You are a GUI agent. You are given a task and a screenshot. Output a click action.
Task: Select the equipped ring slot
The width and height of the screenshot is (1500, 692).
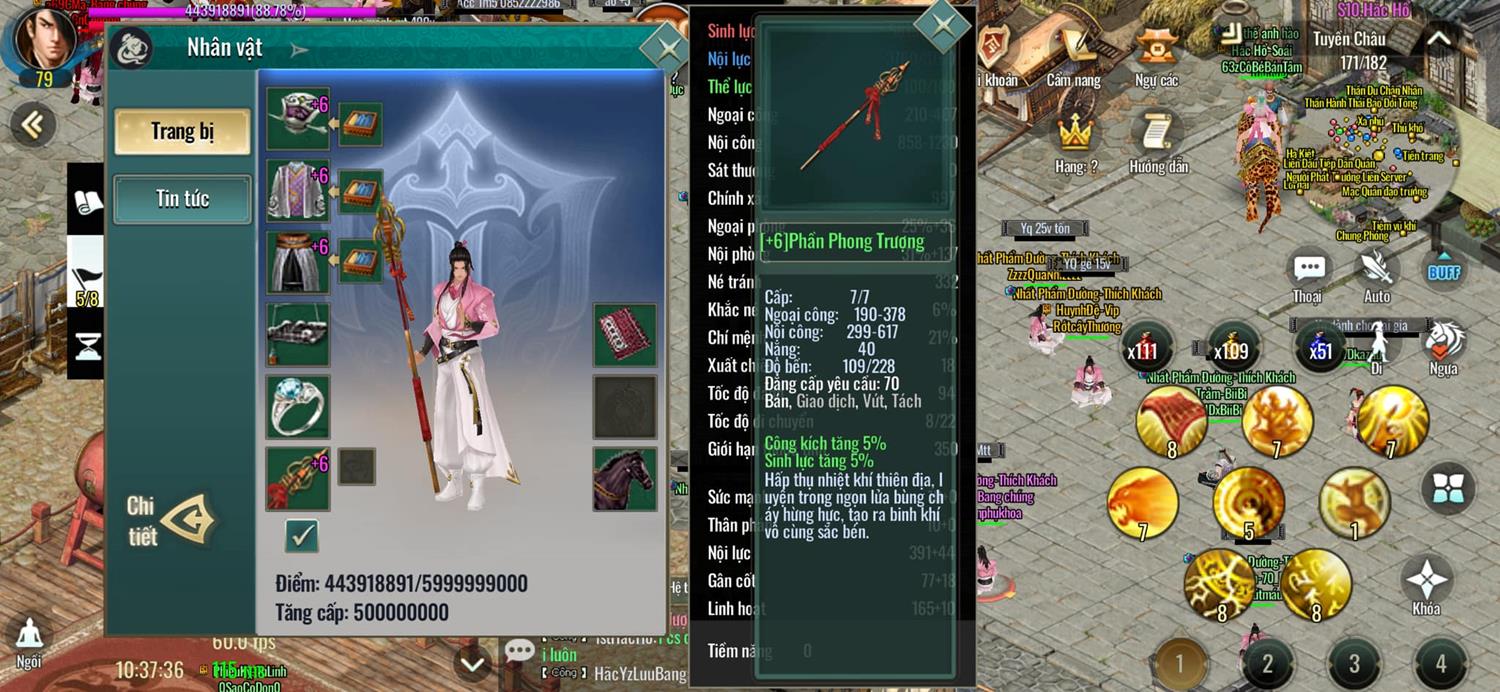pyautogui.click(x=298, y=407)
